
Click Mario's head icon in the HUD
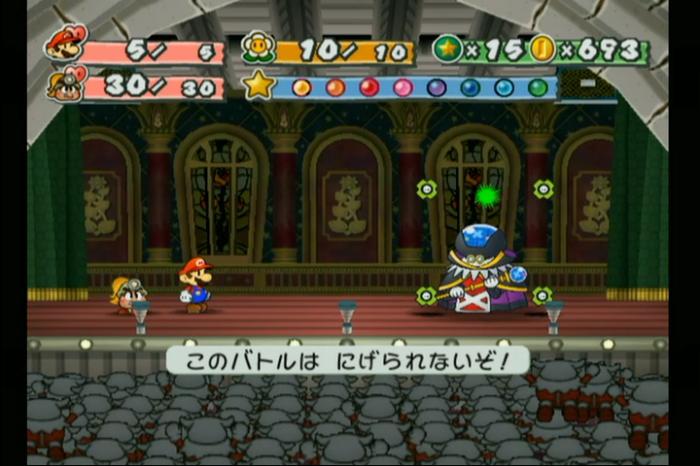click(66, 43)
